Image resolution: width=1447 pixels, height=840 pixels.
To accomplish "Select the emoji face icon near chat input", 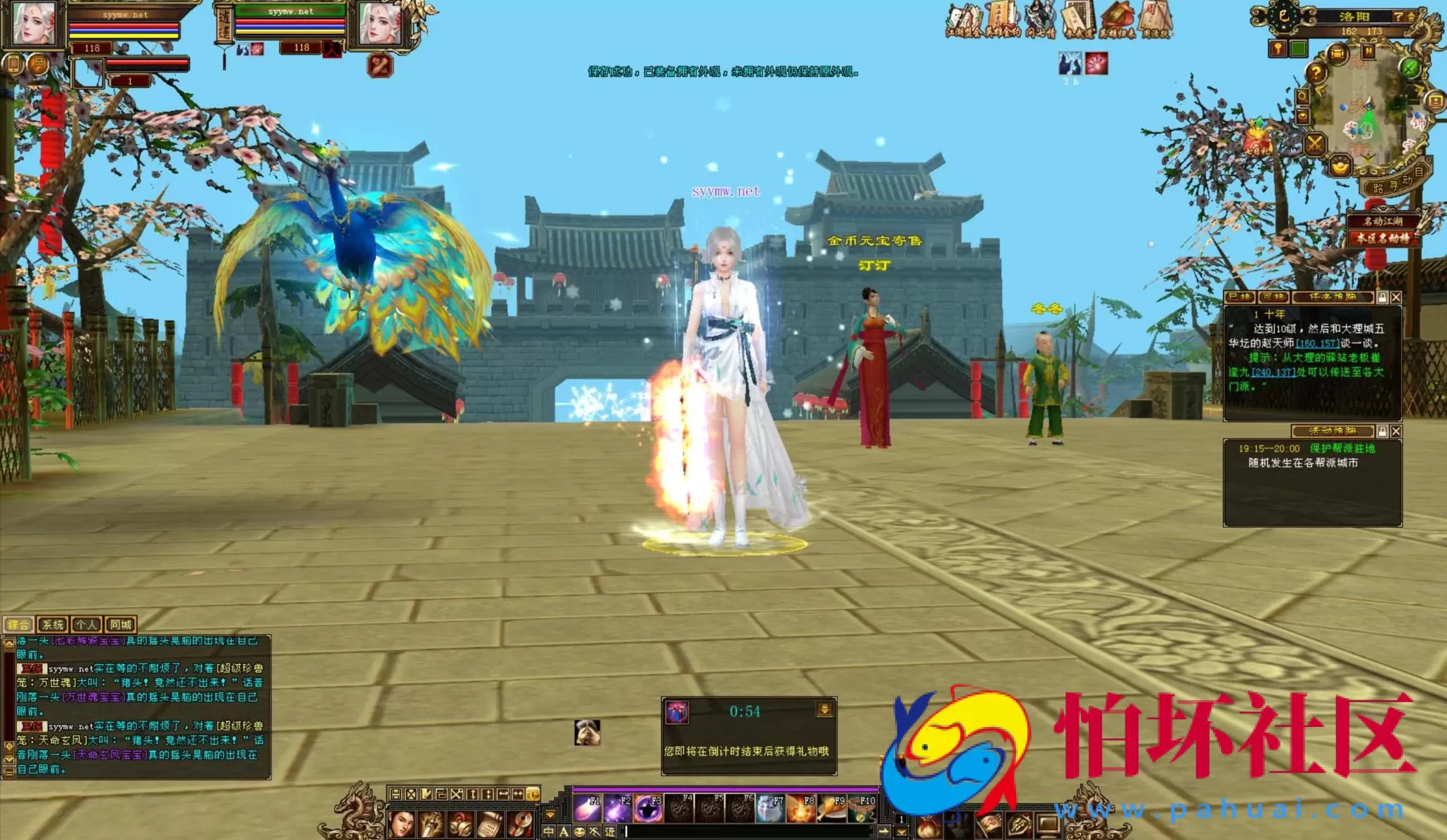I will pyautogui.click(x=579, y=832).
